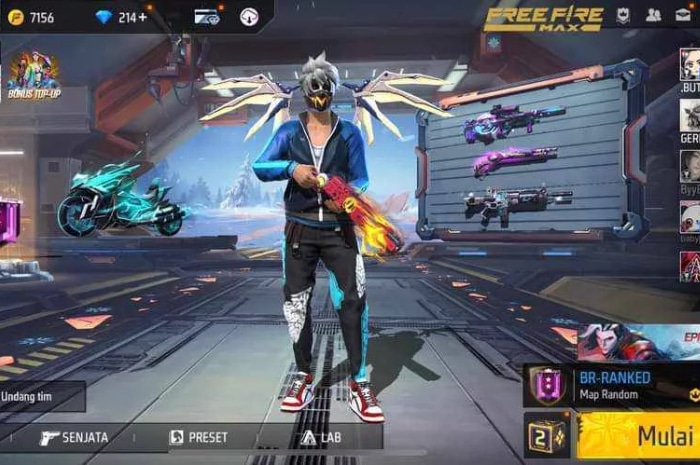The width and height of the screenshot is (700, 465).
Task: Change the BR-Ranked game mode
Action: pyautogui.click(x=610, y=385)
